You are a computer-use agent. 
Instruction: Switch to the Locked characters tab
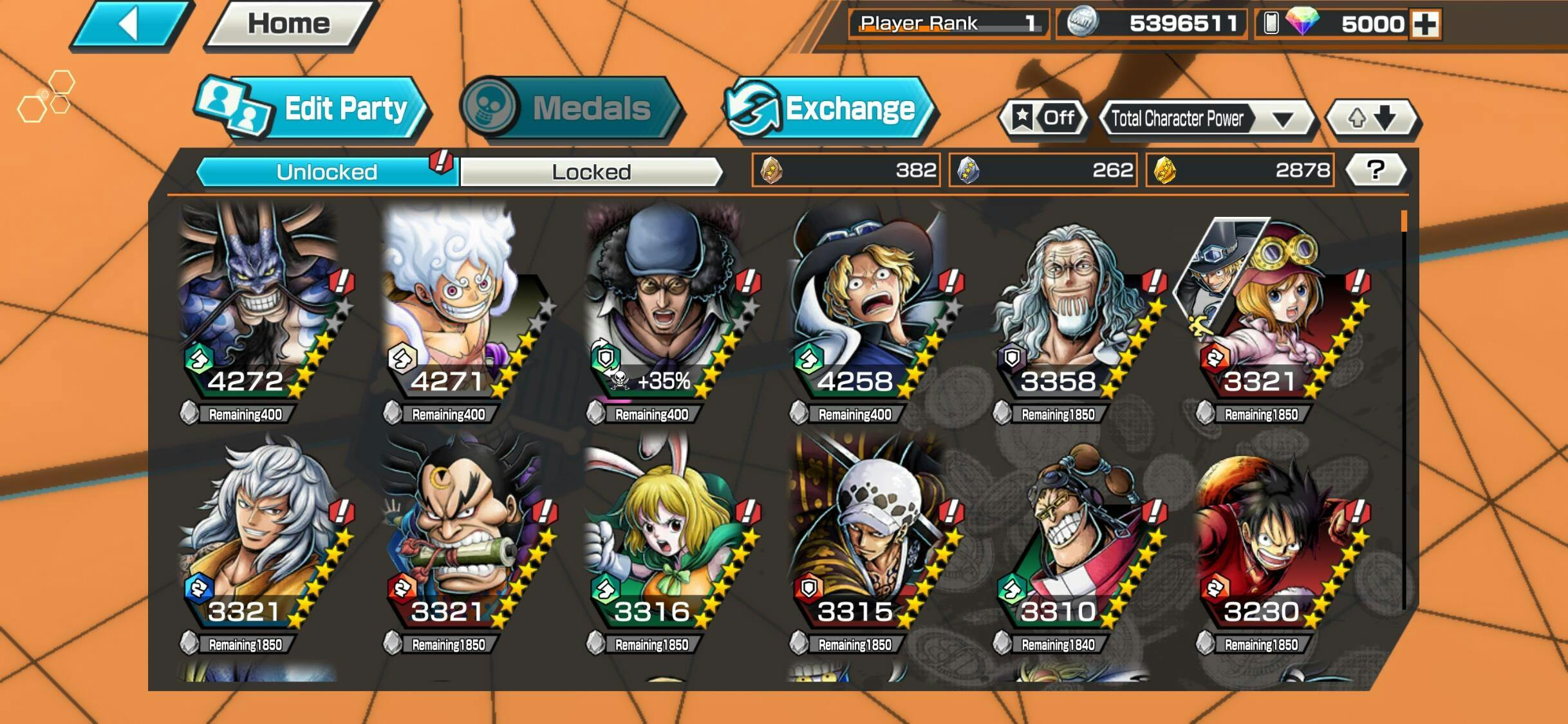tap(591, 172)
